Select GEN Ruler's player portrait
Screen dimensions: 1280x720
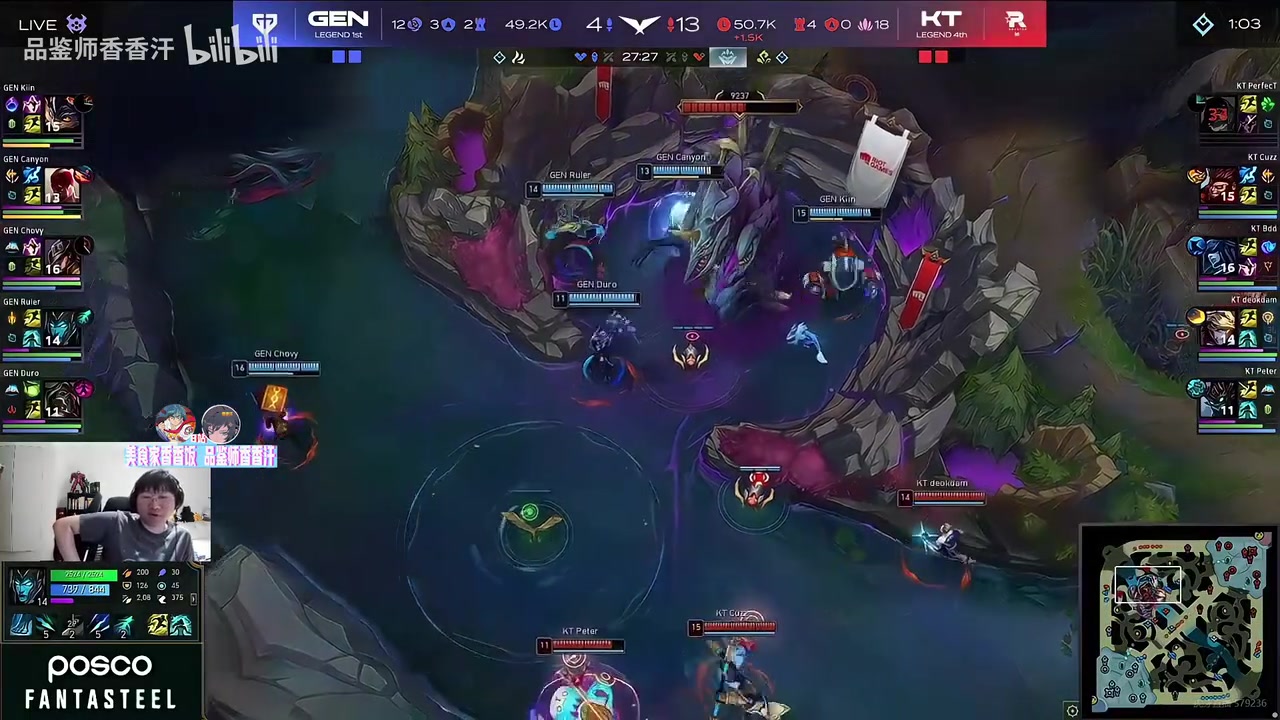[62, 328]
